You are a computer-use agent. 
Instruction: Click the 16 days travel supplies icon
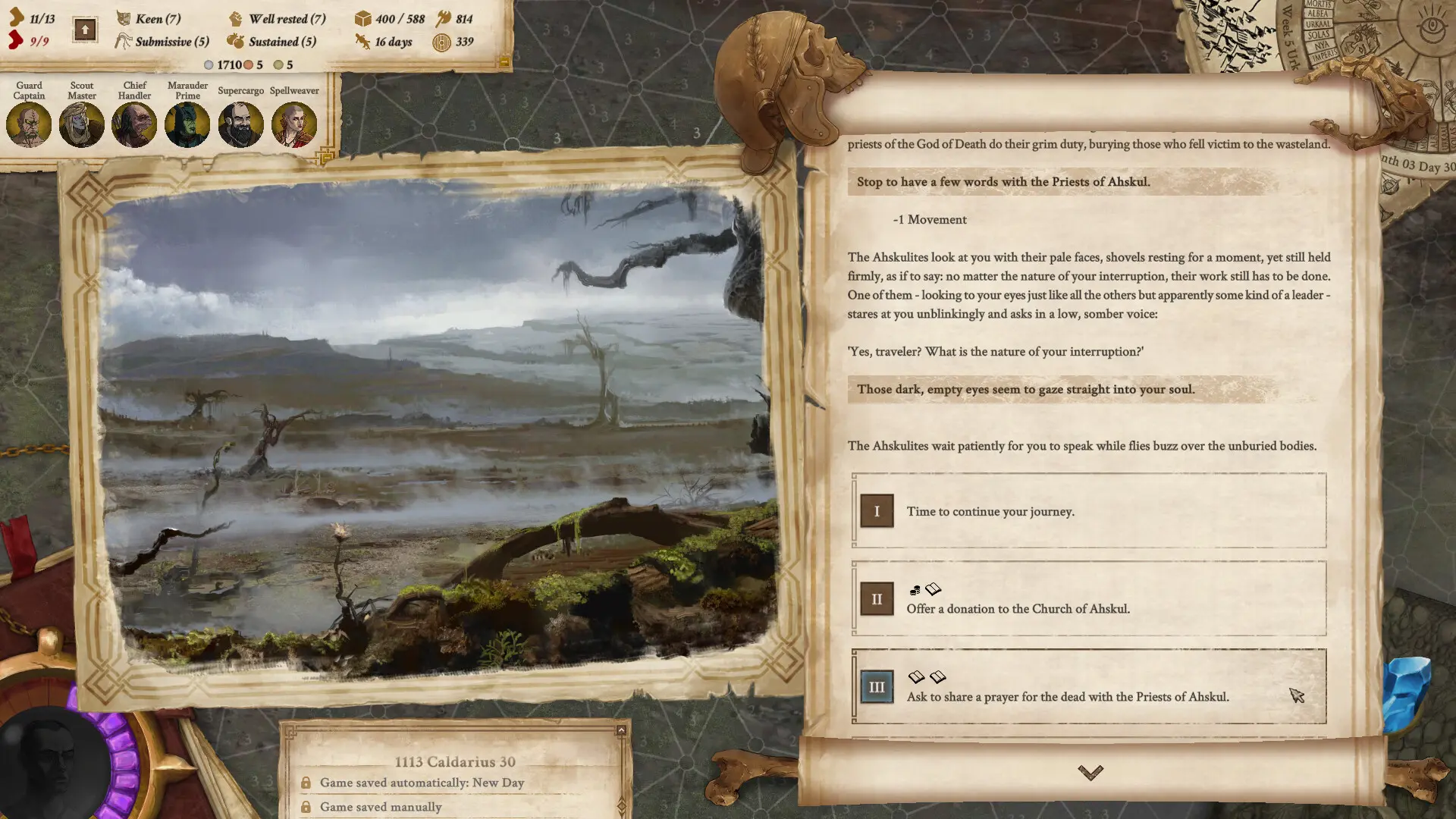pyautogui.click(x=362, y=42)
